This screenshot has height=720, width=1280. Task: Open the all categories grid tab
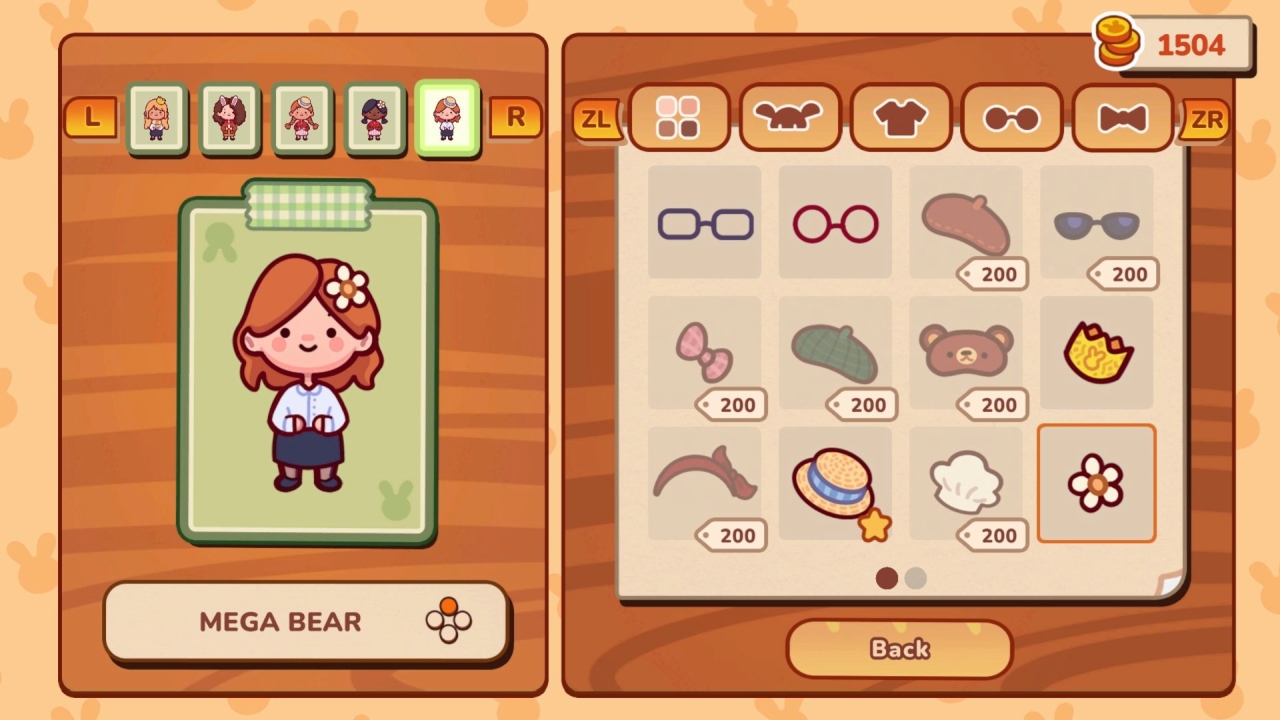tap(678, 117)
